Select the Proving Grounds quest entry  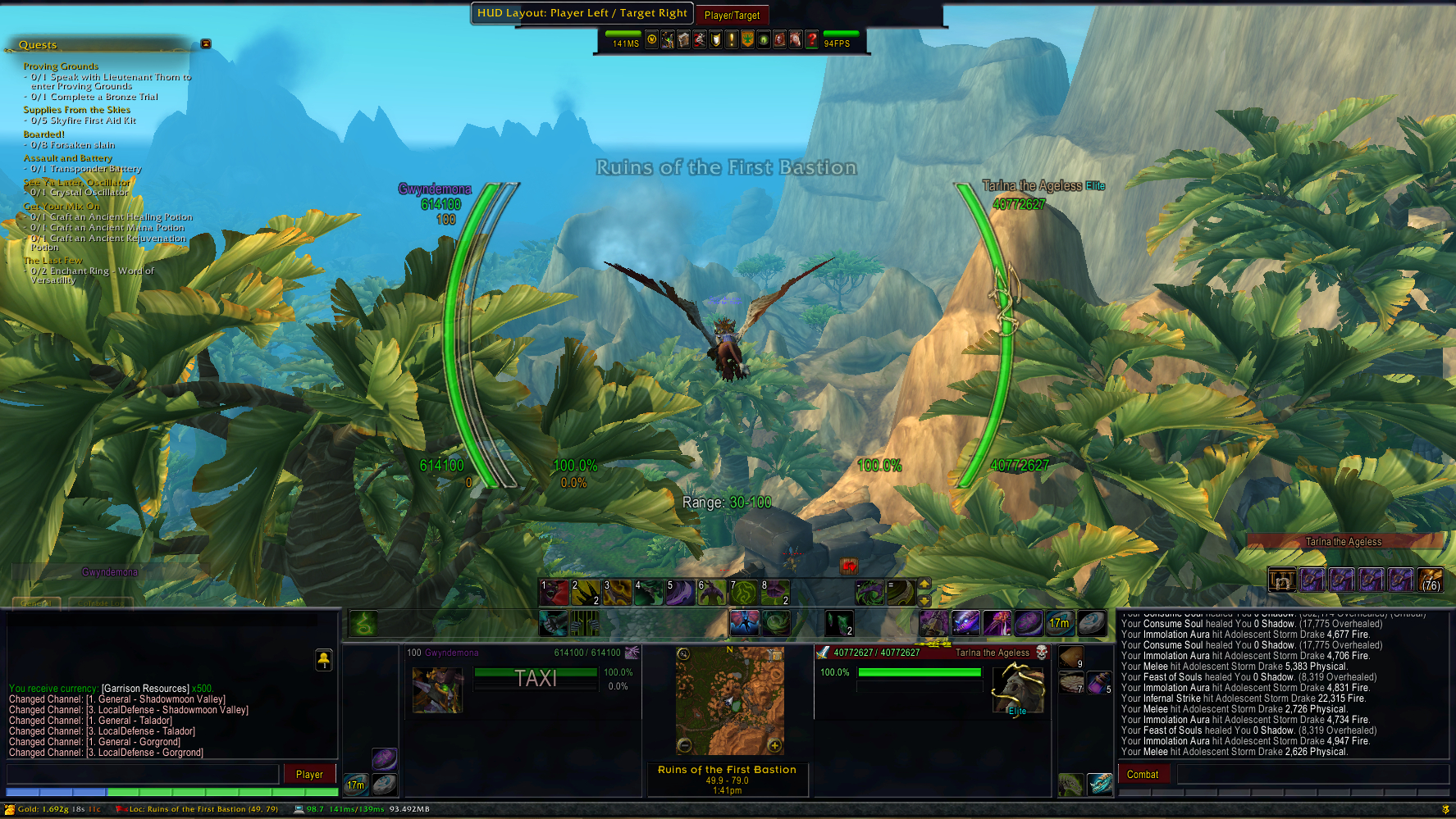coord(61,66)
